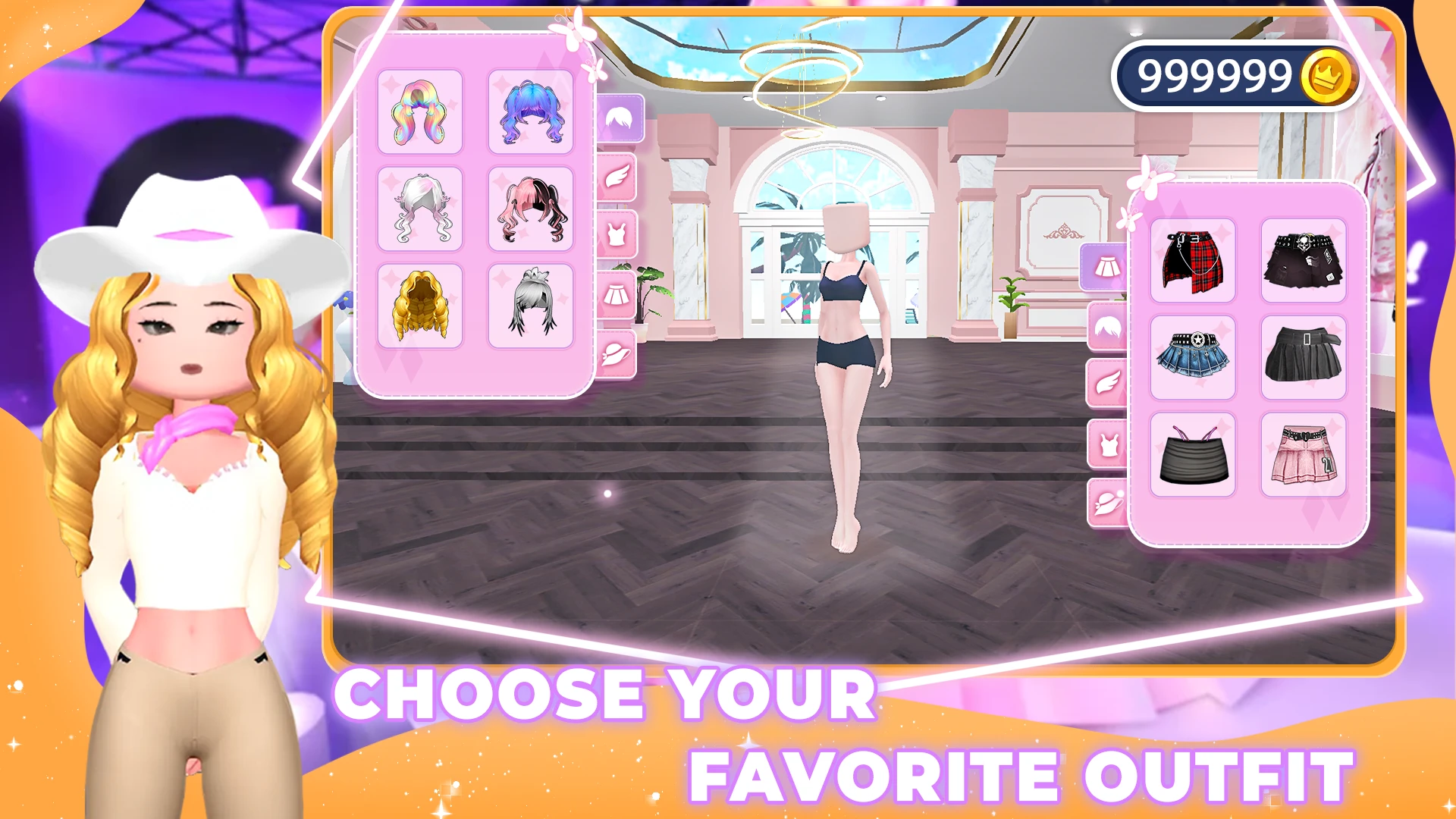This screenshot has width=1456, height=819.
Task: Select the black pleated skirt with buckle
Action: point(1303,358)
